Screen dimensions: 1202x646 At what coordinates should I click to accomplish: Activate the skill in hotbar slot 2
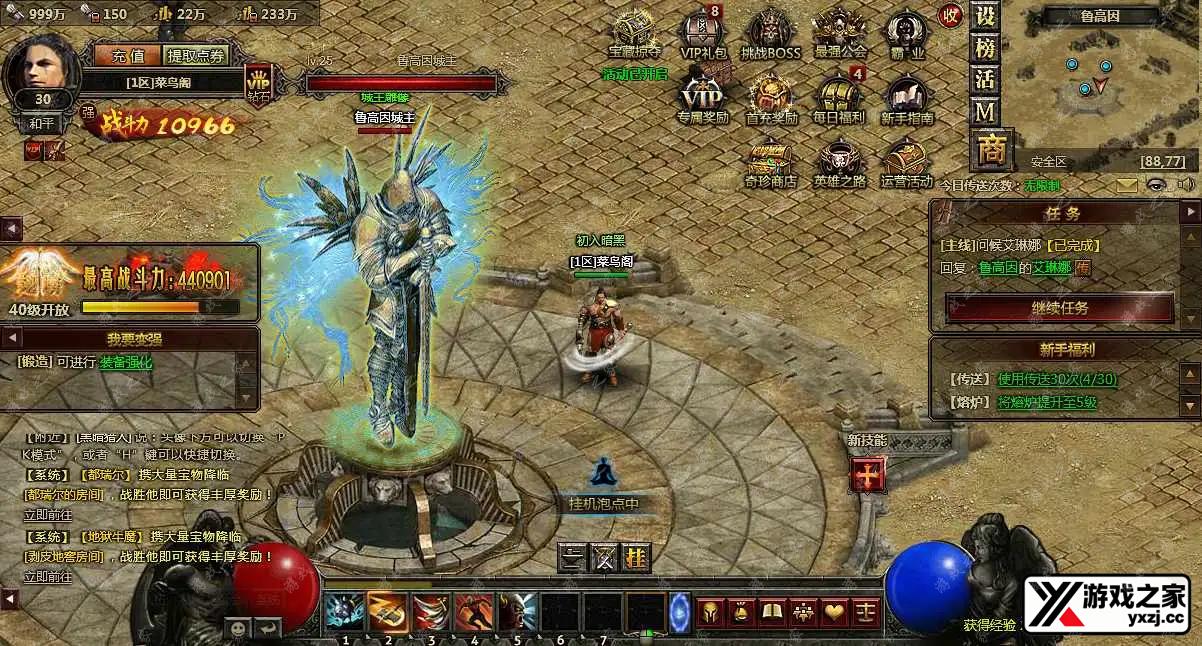(x=387, y=610)
